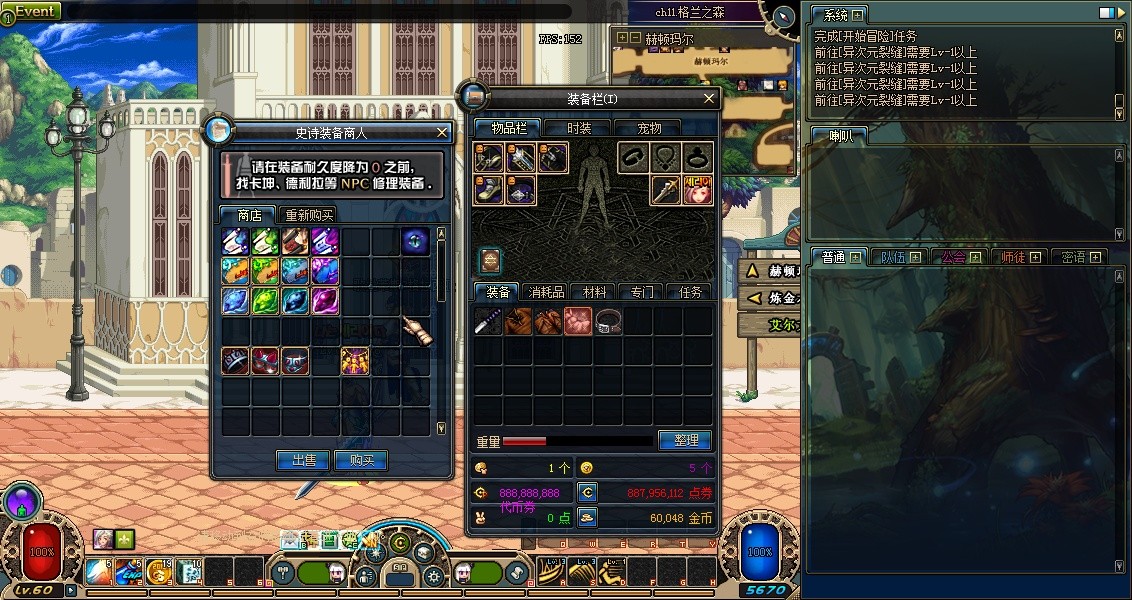Open settings gear on bottom bar

[x=433, y=575]
